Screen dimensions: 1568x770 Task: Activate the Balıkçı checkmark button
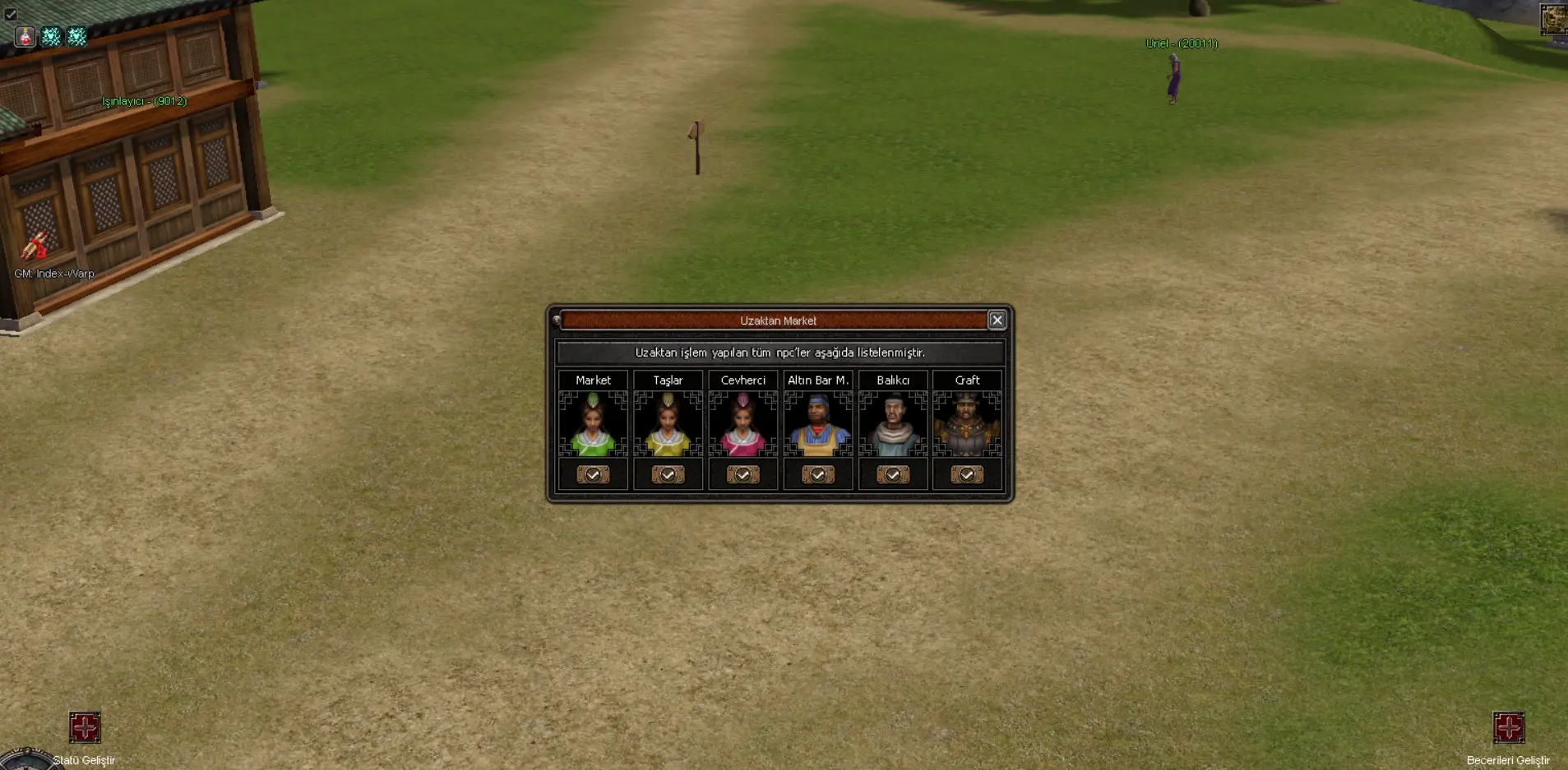coord(892,475)
